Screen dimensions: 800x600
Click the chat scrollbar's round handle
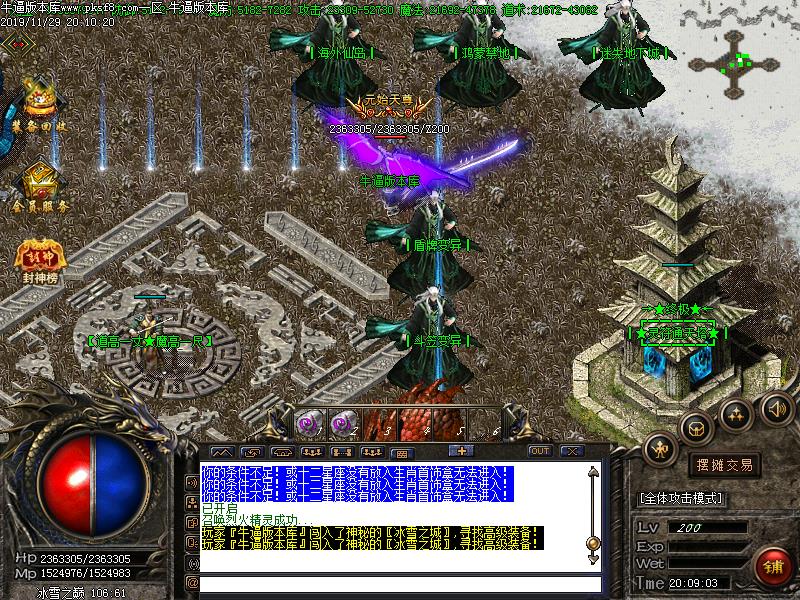click(x=592, y=543)
